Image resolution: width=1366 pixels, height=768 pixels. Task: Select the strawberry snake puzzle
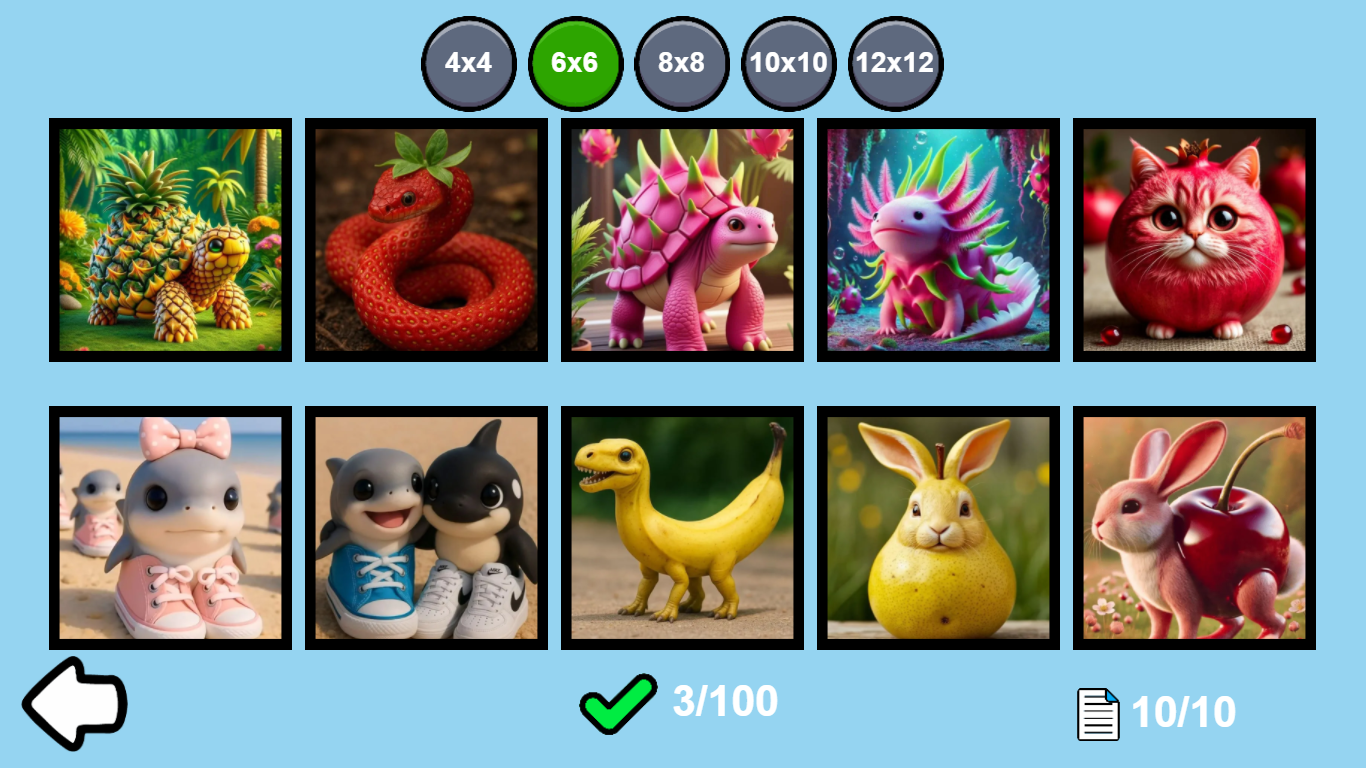426,239
